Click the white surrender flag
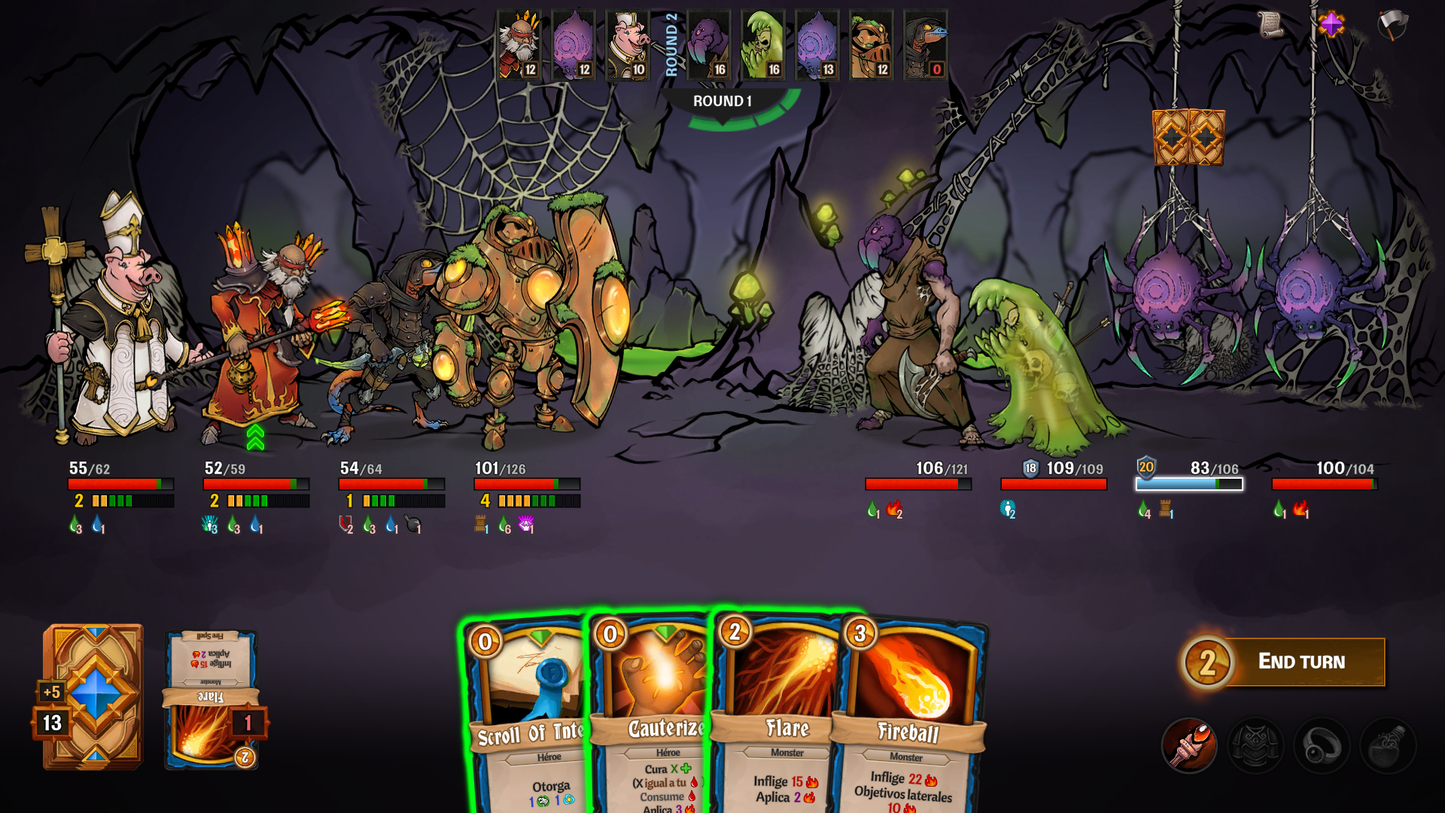1445x813 pixels. point(1392,25)
